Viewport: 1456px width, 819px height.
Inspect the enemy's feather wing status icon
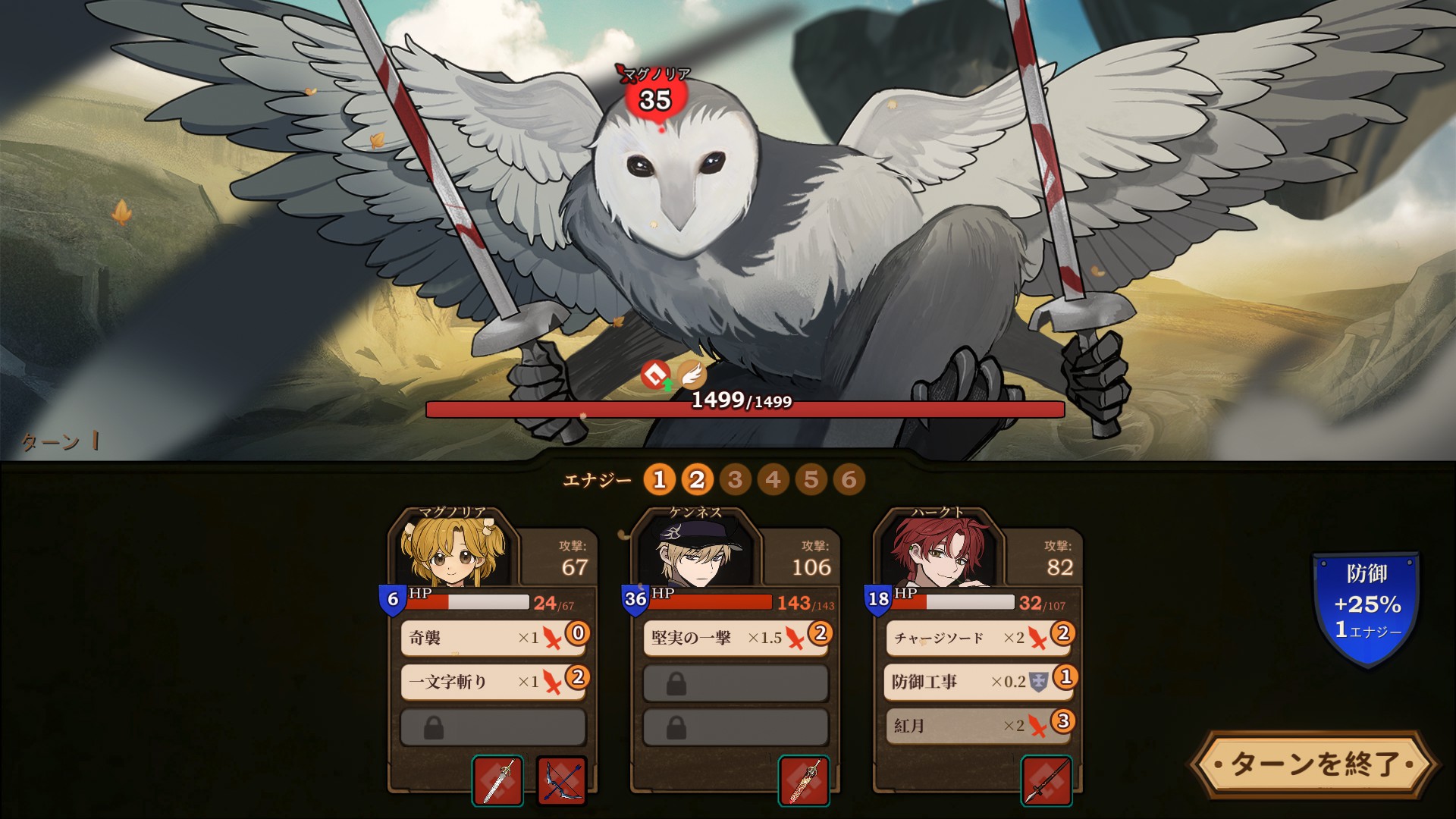click(691, 374)
